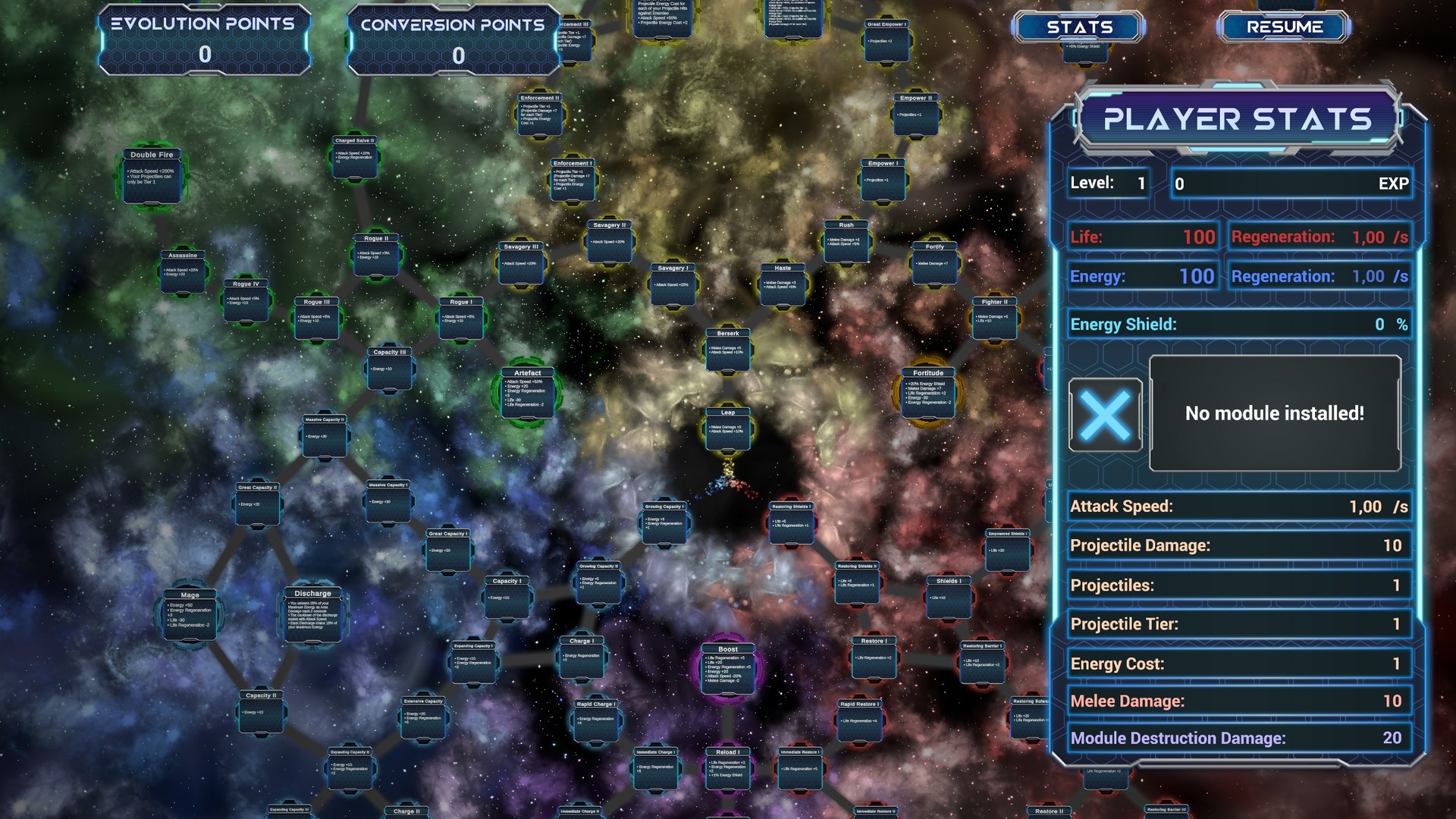The width and height of the screenshot is (1456, 819).
Task: Click the X module removal icon
Action: [x=1106, y=414]
